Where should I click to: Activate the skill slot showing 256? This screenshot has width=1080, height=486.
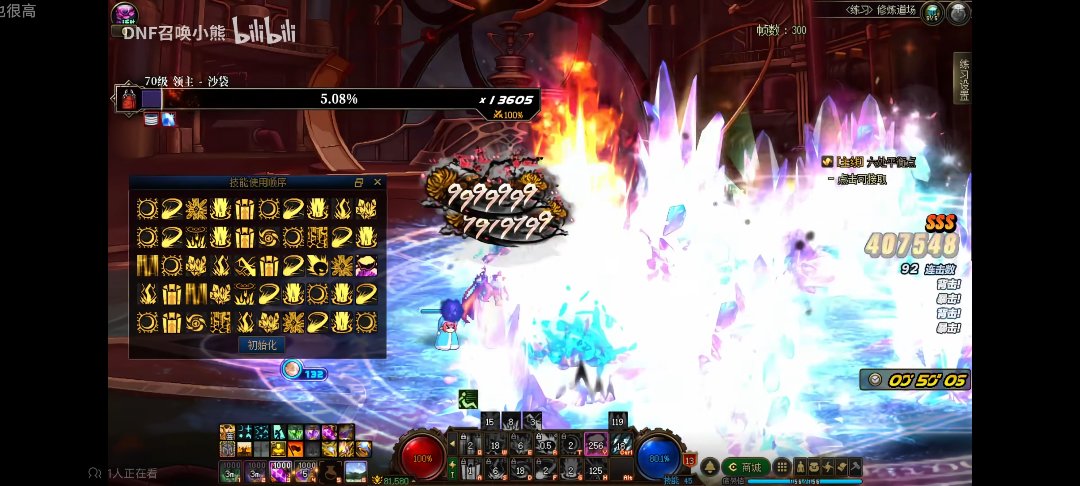tap(596, 445)
